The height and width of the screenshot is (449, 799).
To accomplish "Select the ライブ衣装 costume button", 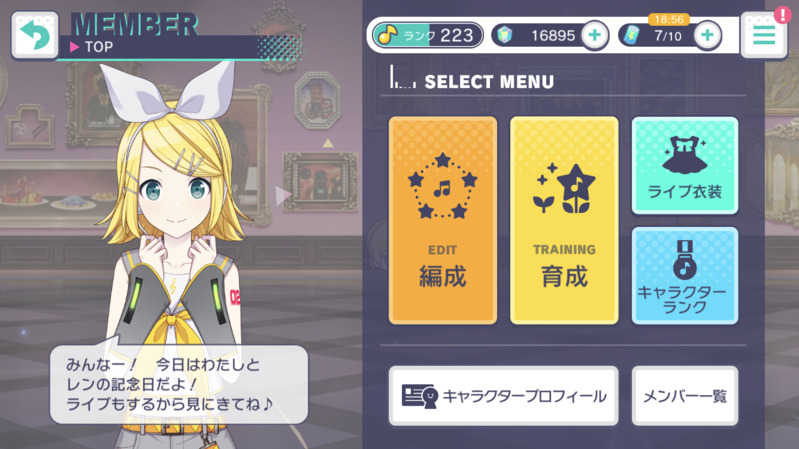I will coord(685,166).
